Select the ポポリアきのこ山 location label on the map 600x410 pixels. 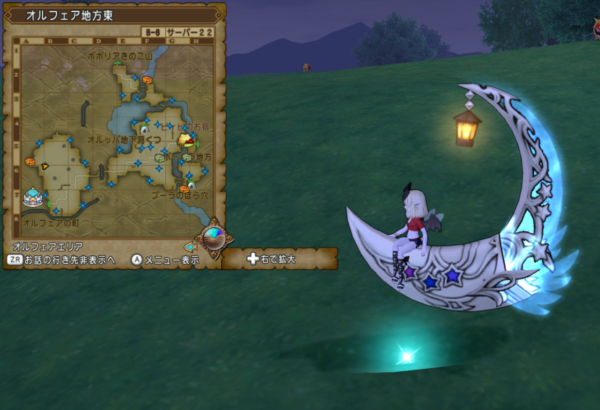pos(118,56)
